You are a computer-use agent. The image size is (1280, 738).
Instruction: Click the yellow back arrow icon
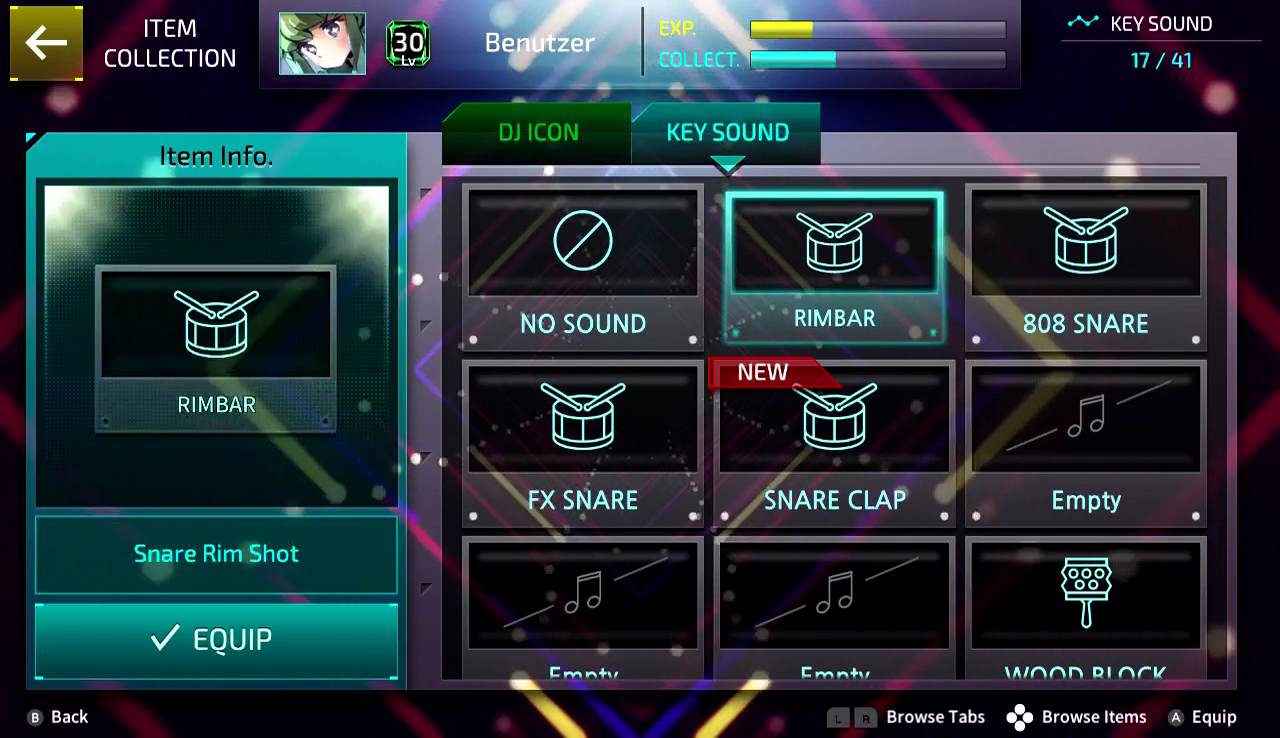click(x=46, y=44)
